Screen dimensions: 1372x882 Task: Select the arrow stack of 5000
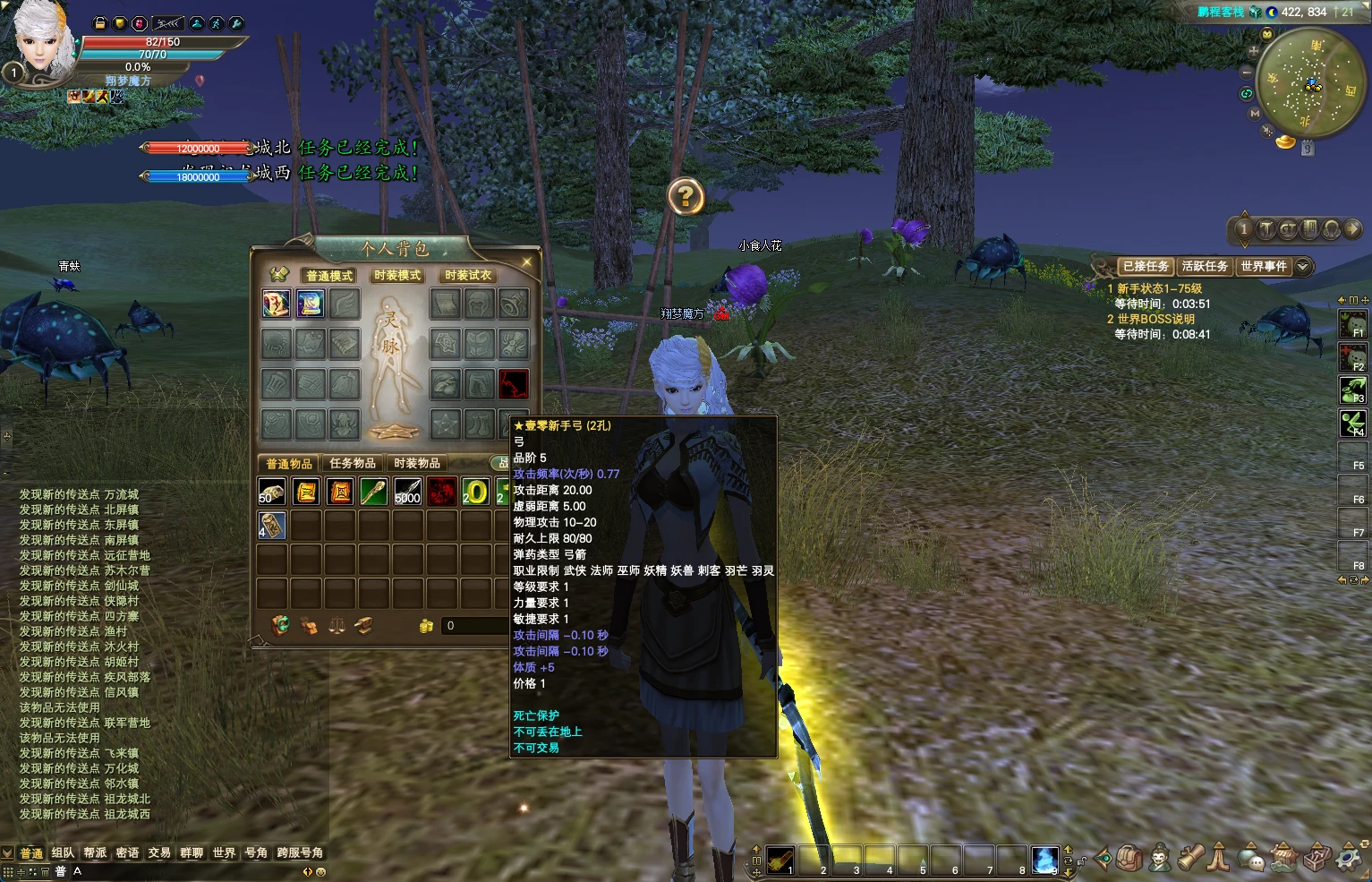408,492
